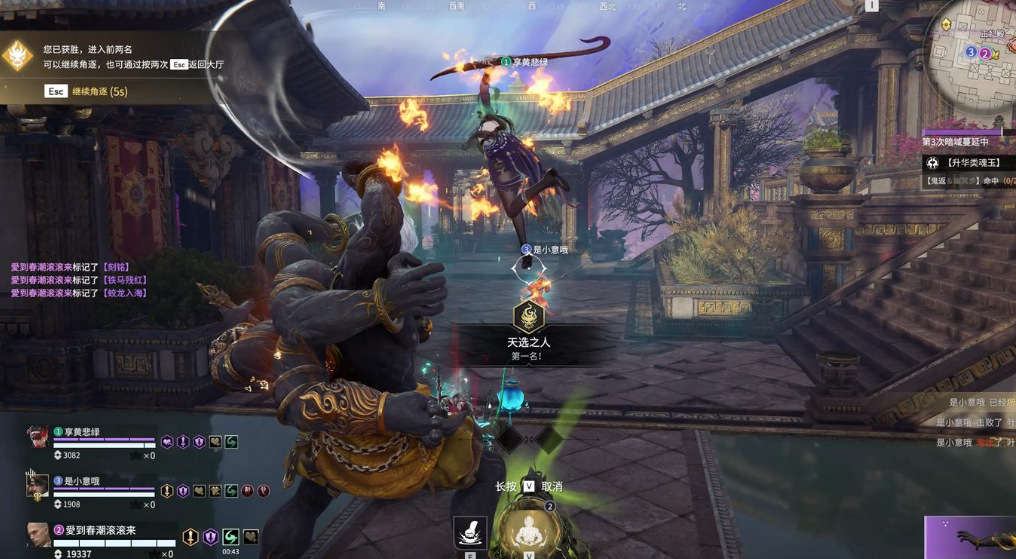Click the purple thumbnail in the bottom corner
This screenshot has height=559, width=1016.
pyautogui.click(x=968, y=538)
